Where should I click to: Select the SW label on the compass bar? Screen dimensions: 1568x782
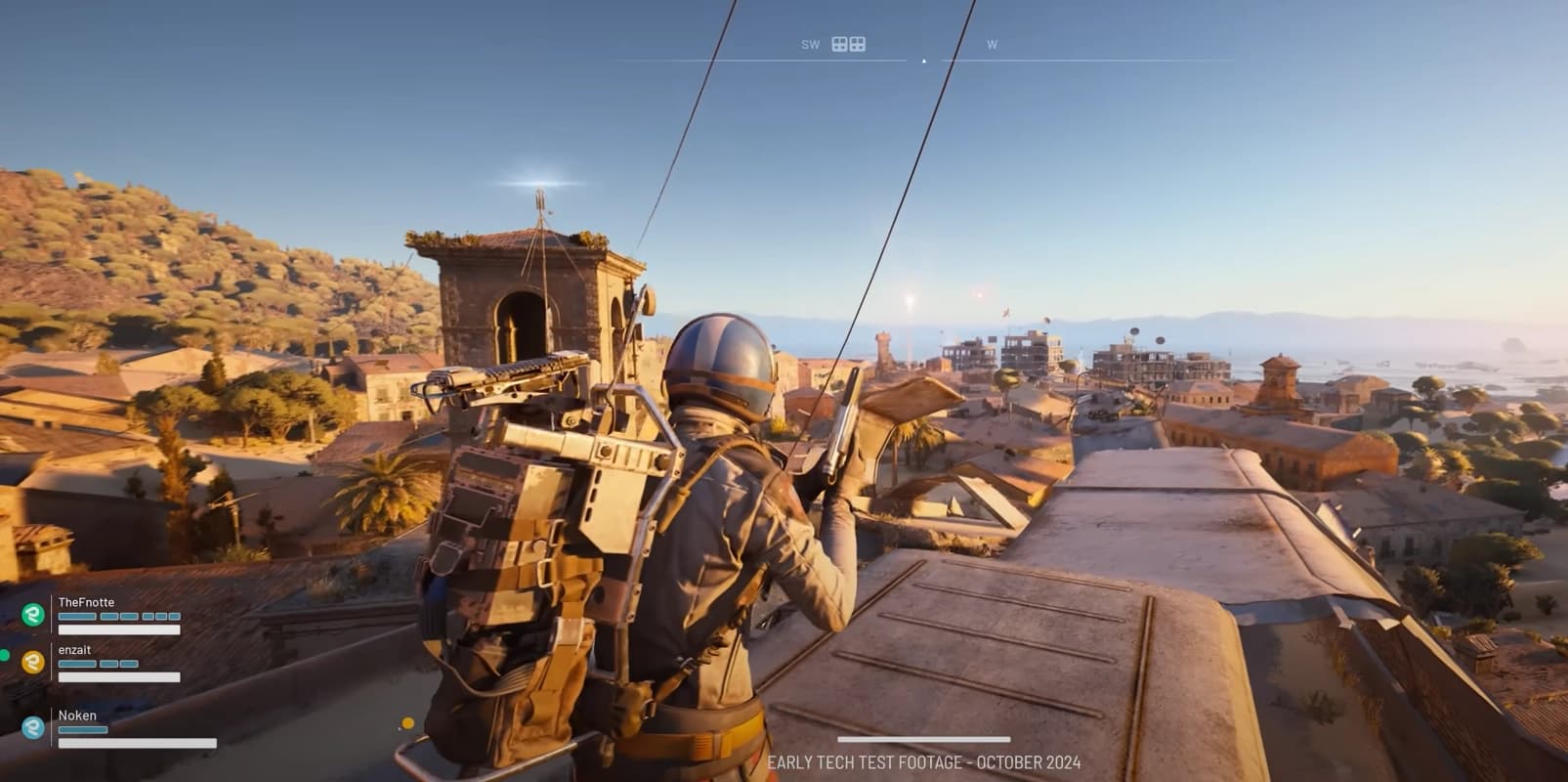click(811, 44)
